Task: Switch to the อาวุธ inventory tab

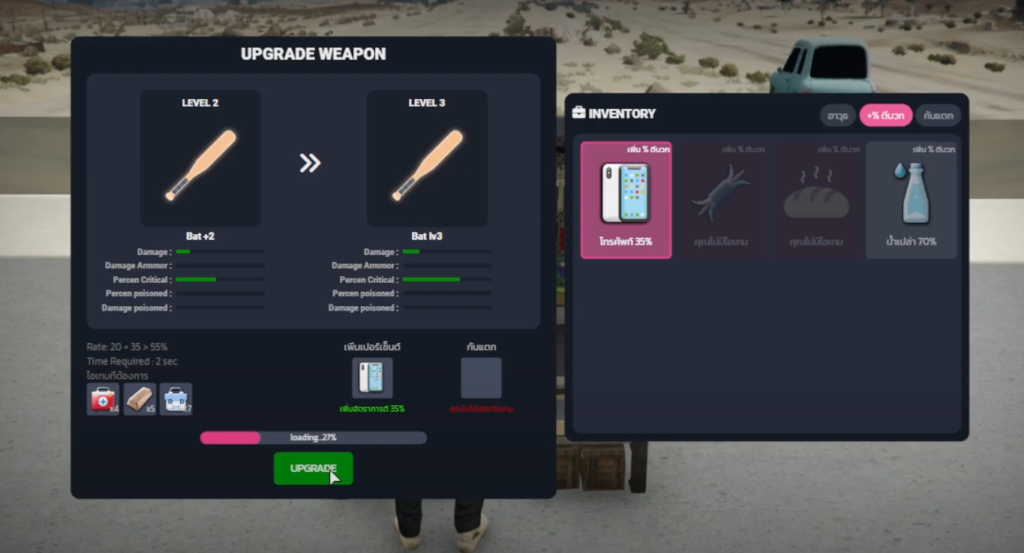Action: tap(837, 115)
